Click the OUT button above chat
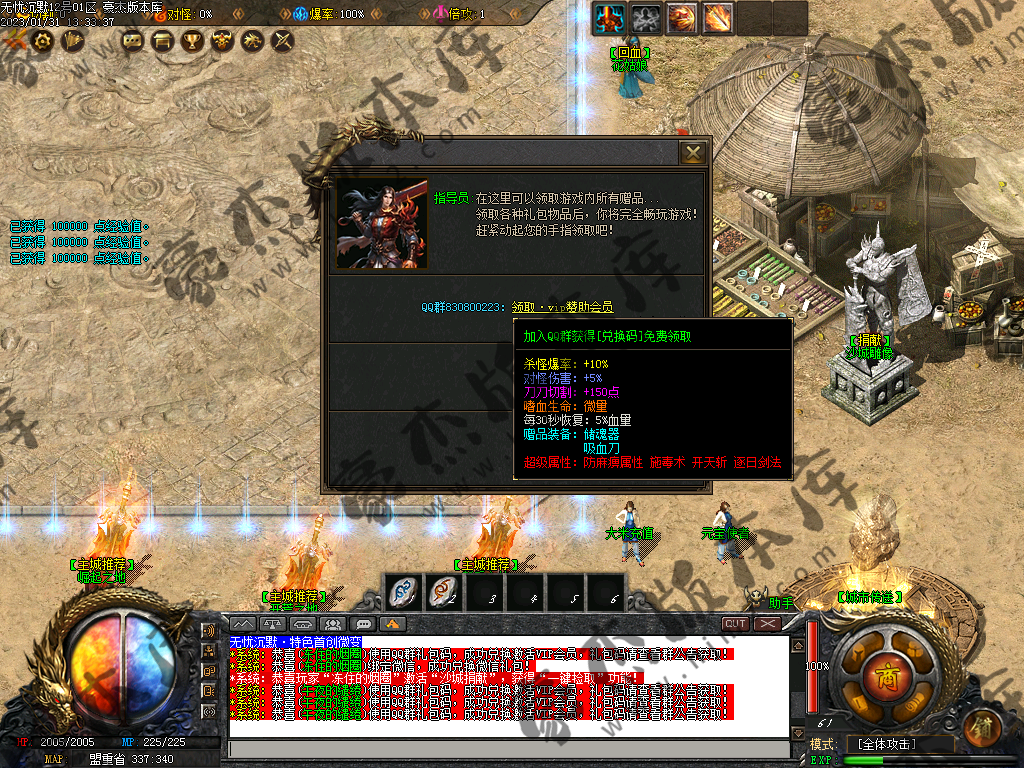1024x768 pixels. (736, 623)
